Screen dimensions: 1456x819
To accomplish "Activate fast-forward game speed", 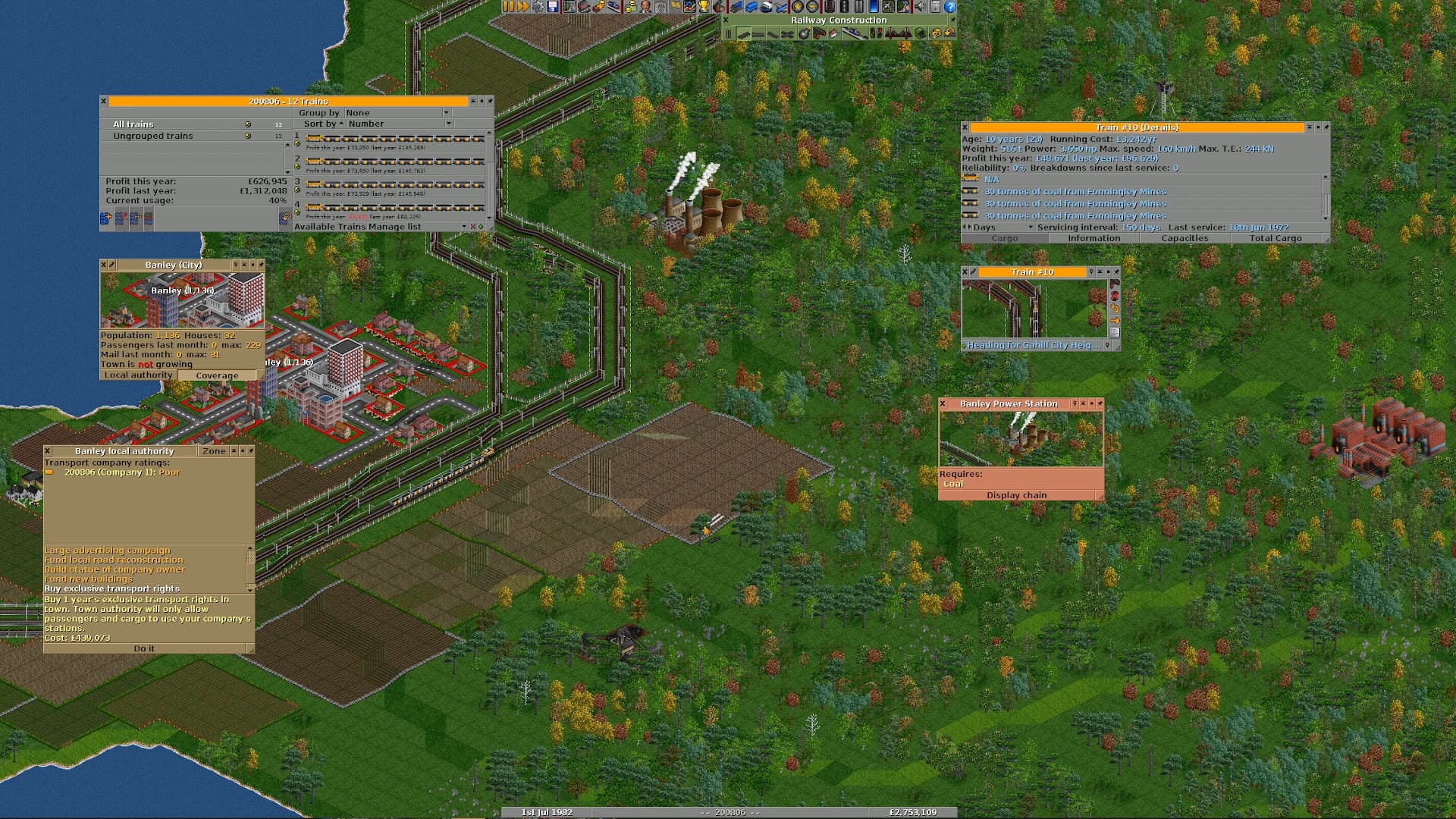I will (x=525, y=8).
